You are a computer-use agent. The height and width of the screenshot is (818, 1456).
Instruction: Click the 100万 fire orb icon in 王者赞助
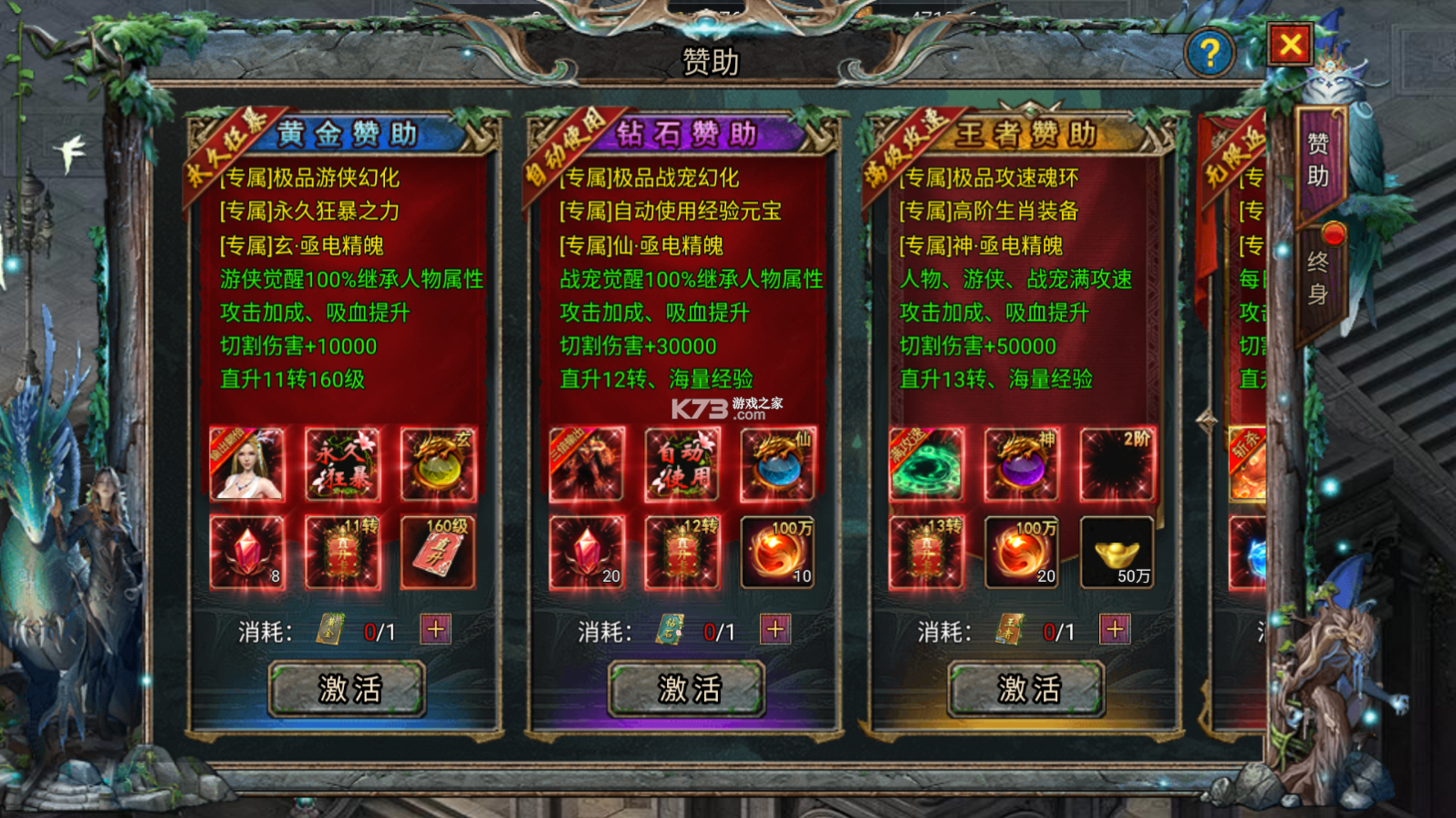click(x=1021, y=551)
